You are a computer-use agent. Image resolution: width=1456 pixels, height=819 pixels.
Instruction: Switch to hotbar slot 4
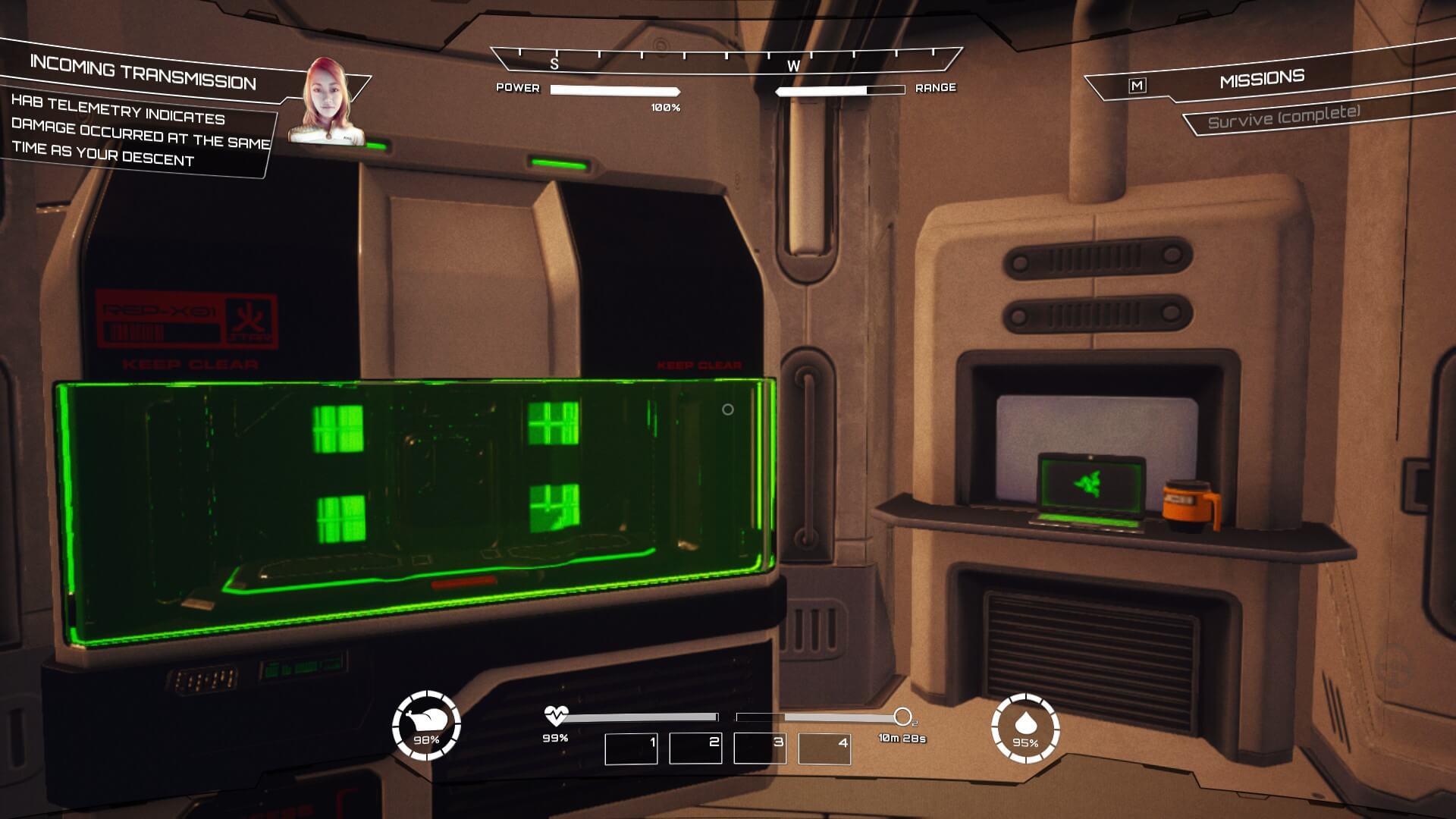[824, 748]
